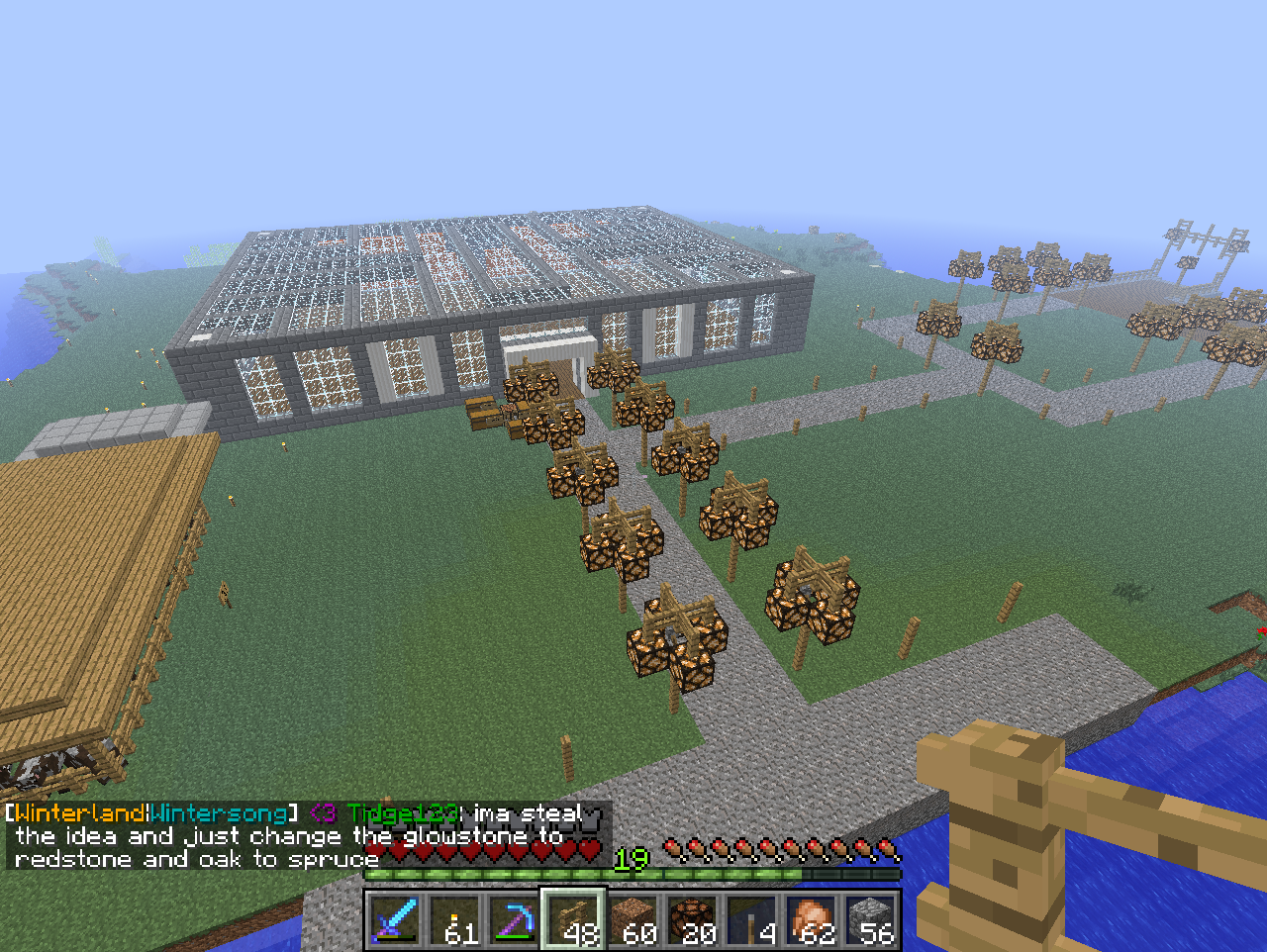Select the diamond sword hotbar slot
The width and height of the screenshot is (1267, 952).
click(395, 920)
